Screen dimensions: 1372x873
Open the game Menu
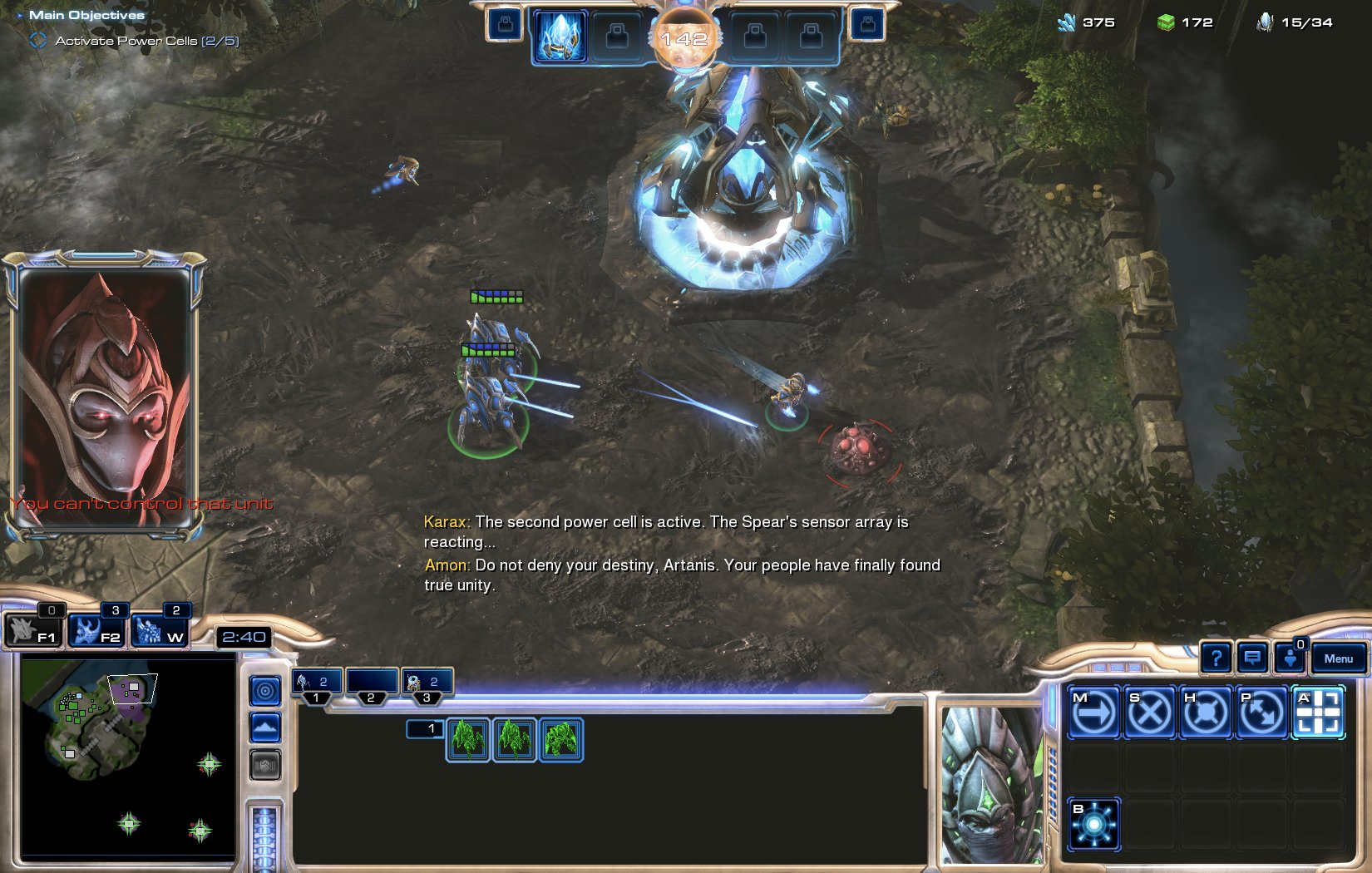click(1338, 658)
